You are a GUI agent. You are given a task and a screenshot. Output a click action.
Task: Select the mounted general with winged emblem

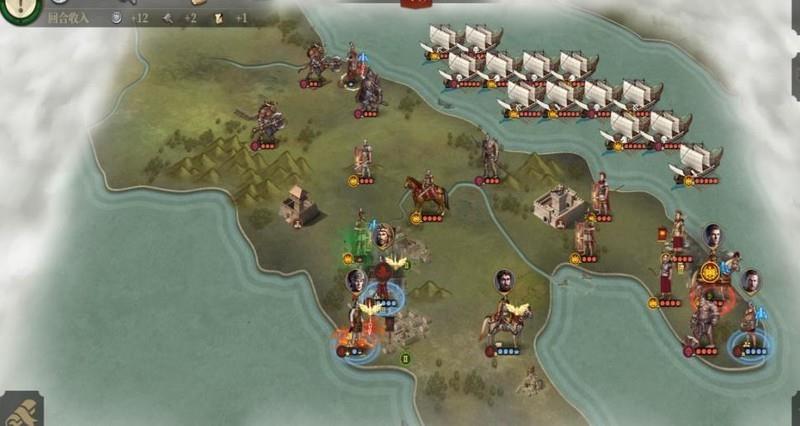click(505, 324)
